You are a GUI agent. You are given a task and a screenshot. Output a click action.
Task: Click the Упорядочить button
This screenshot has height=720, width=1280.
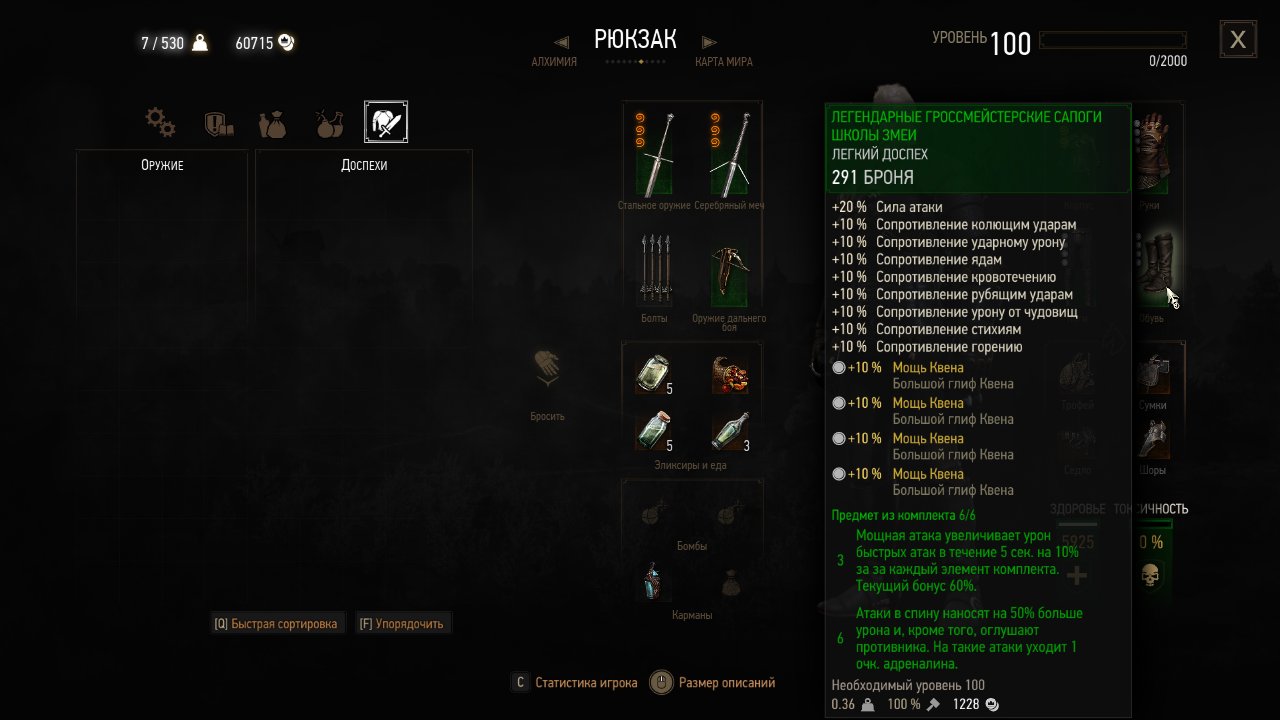coord(404,624)
